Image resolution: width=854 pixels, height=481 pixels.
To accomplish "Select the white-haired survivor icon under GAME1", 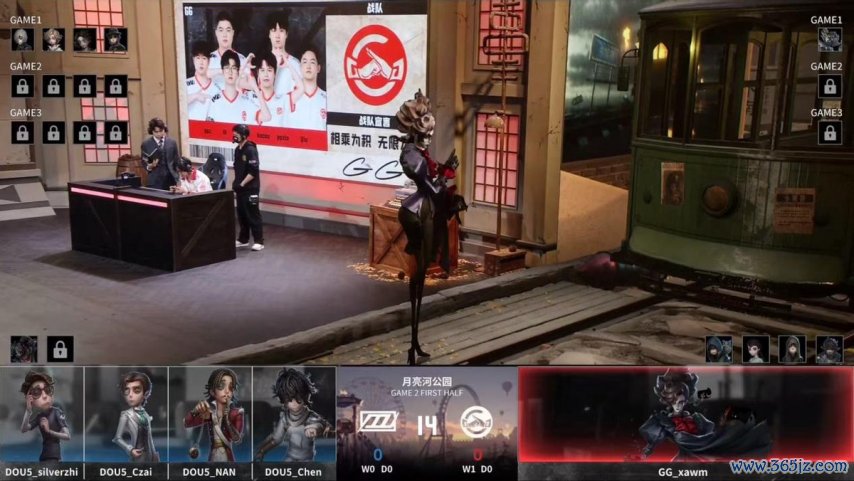I will pyautogui.click(x=22, y=39).
